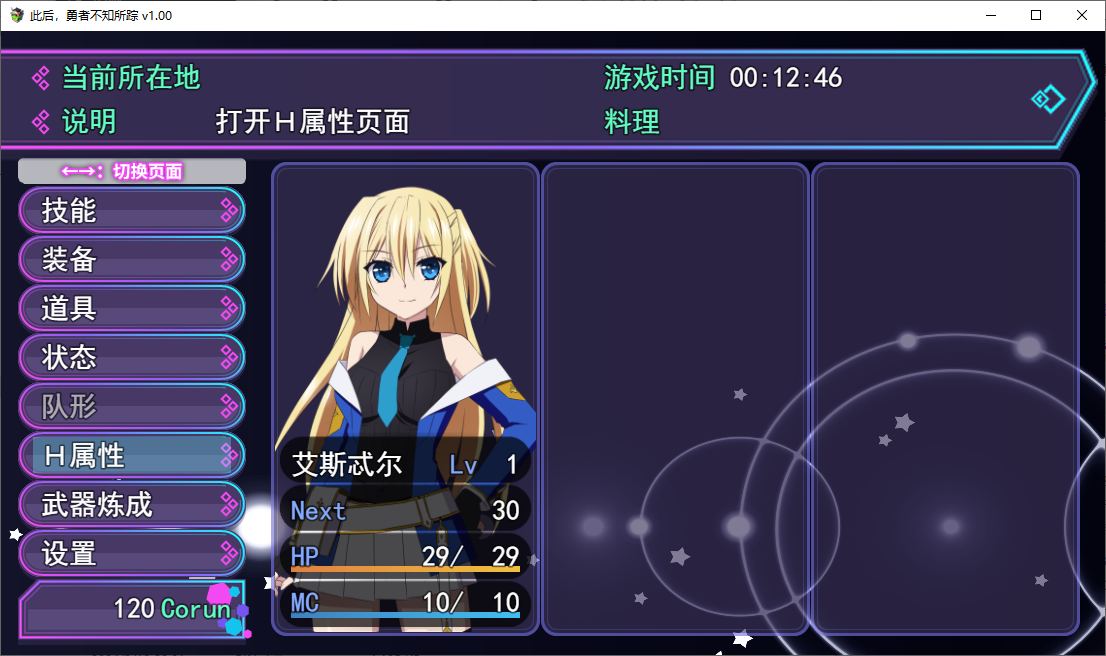
Task: Click the 切换页面 page-switch label
Action: [x=131, y=171]
